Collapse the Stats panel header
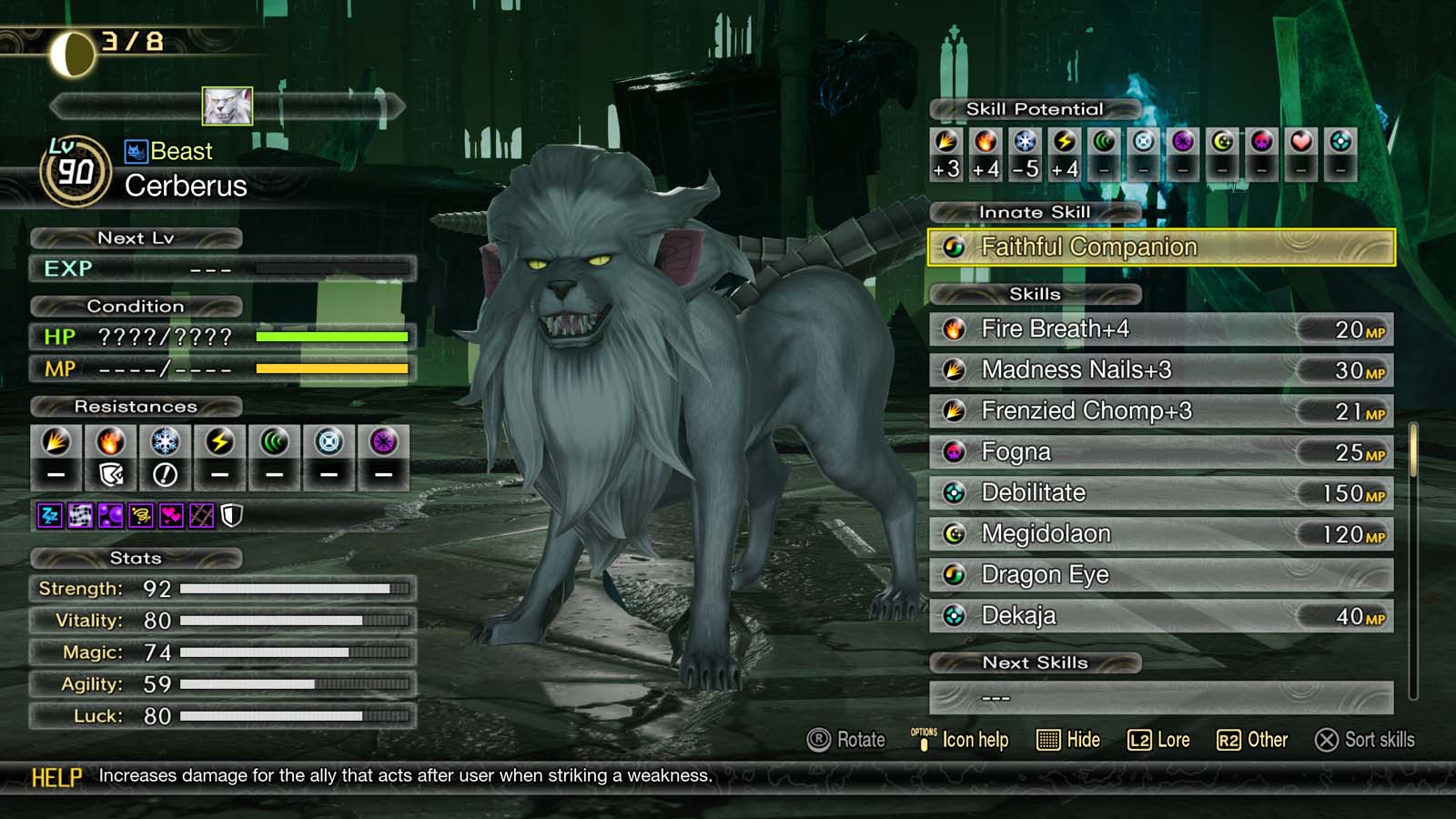The image size is (1456, 819). point(136,558)
